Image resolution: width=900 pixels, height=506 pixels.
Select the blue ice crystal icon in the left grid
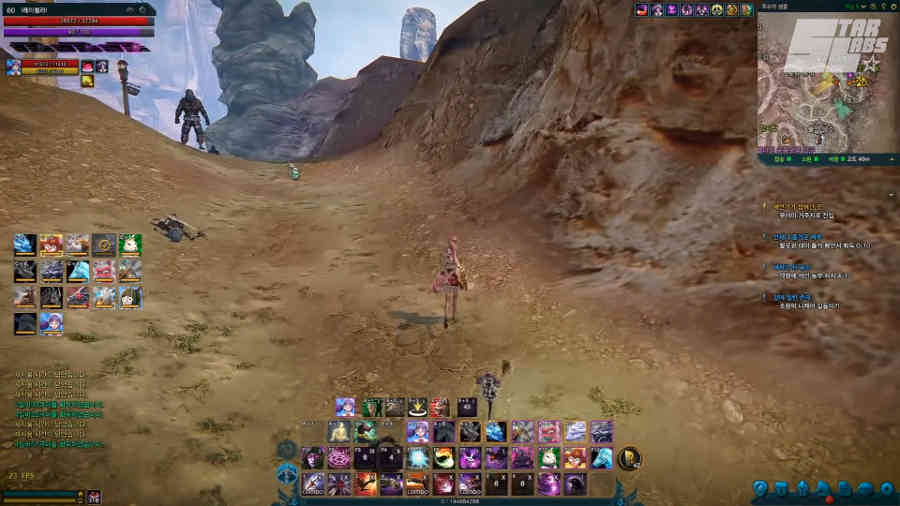click(x=78, y=270)
